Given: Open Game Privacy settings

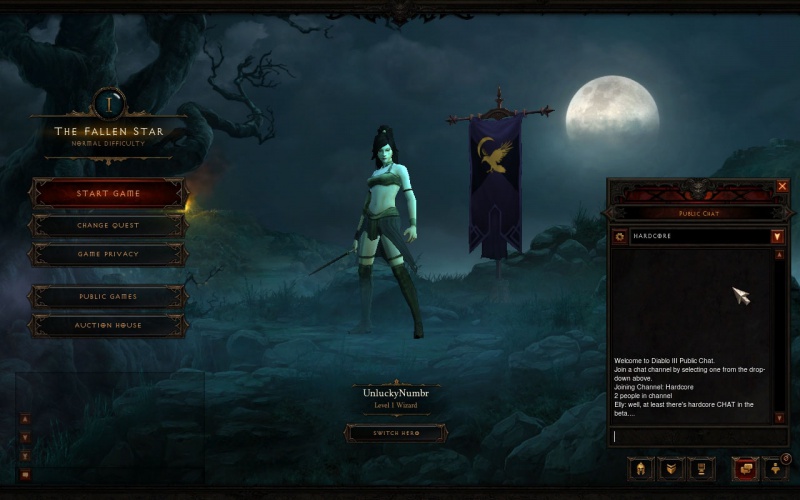Looking at the screenshot, I should point(108,254).
